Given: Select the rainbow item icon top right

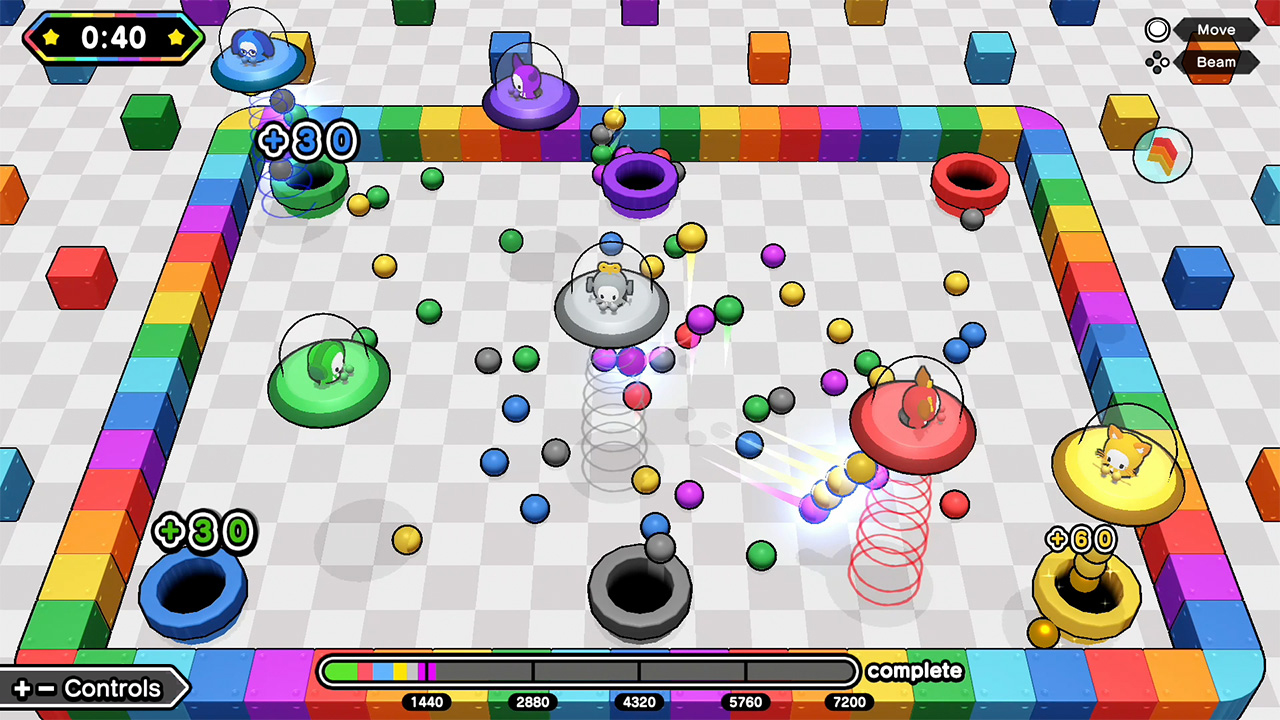Looking at the screenshot, I should click(1163, 153).
